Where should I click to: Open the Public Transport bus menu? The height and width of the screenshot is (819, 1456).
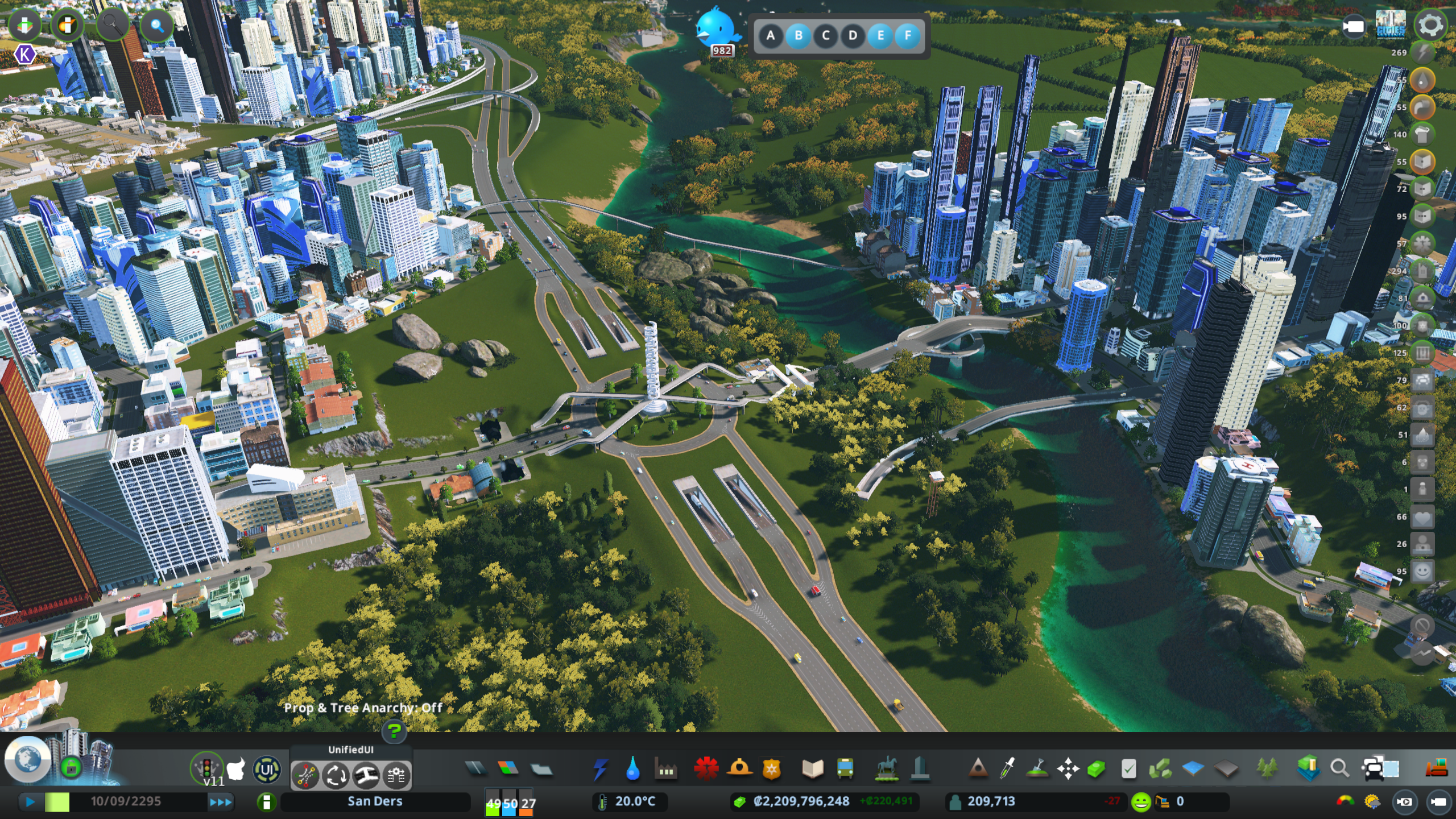845,770
